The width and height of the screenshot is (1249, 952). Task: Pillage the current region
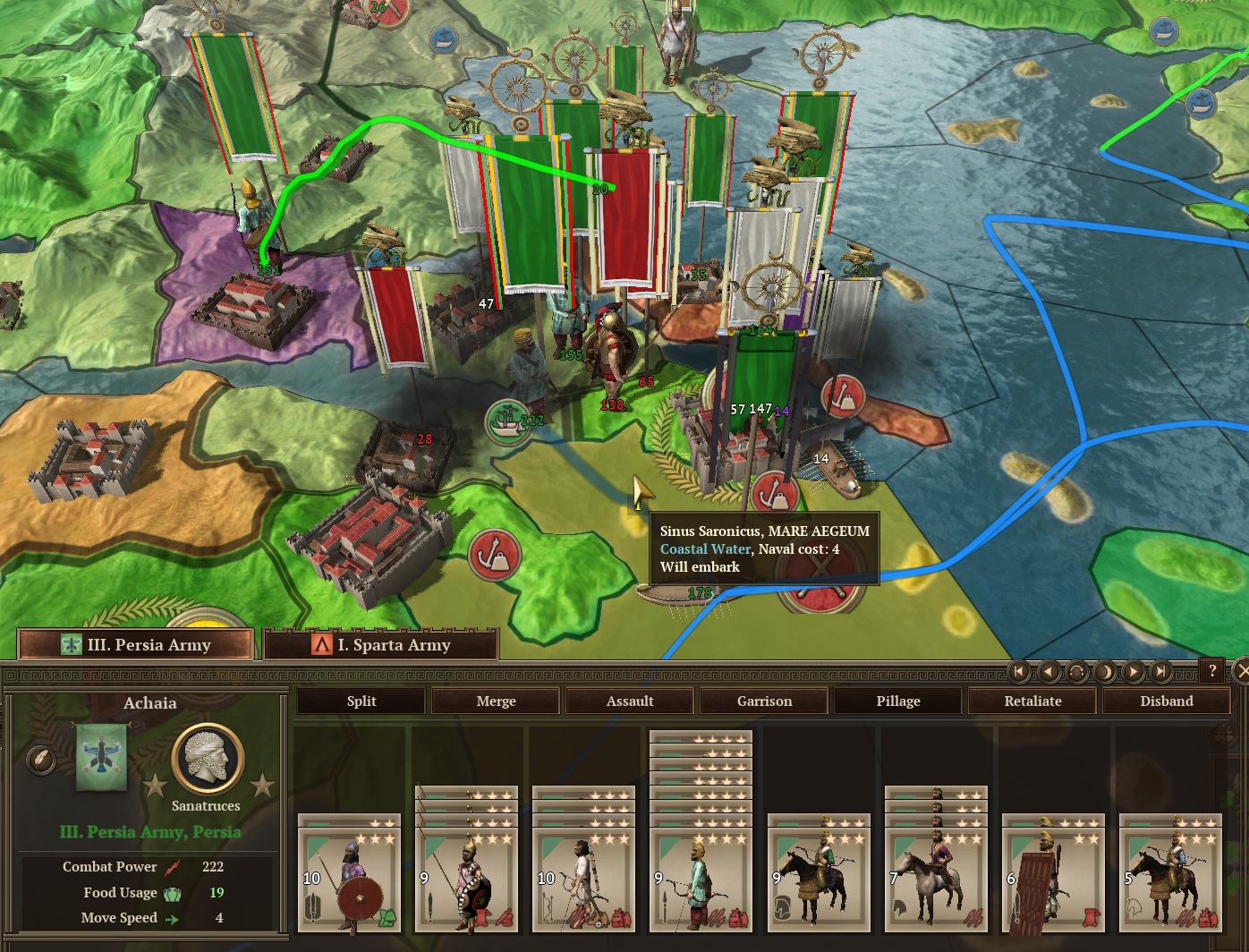click(x=898, y=701)
